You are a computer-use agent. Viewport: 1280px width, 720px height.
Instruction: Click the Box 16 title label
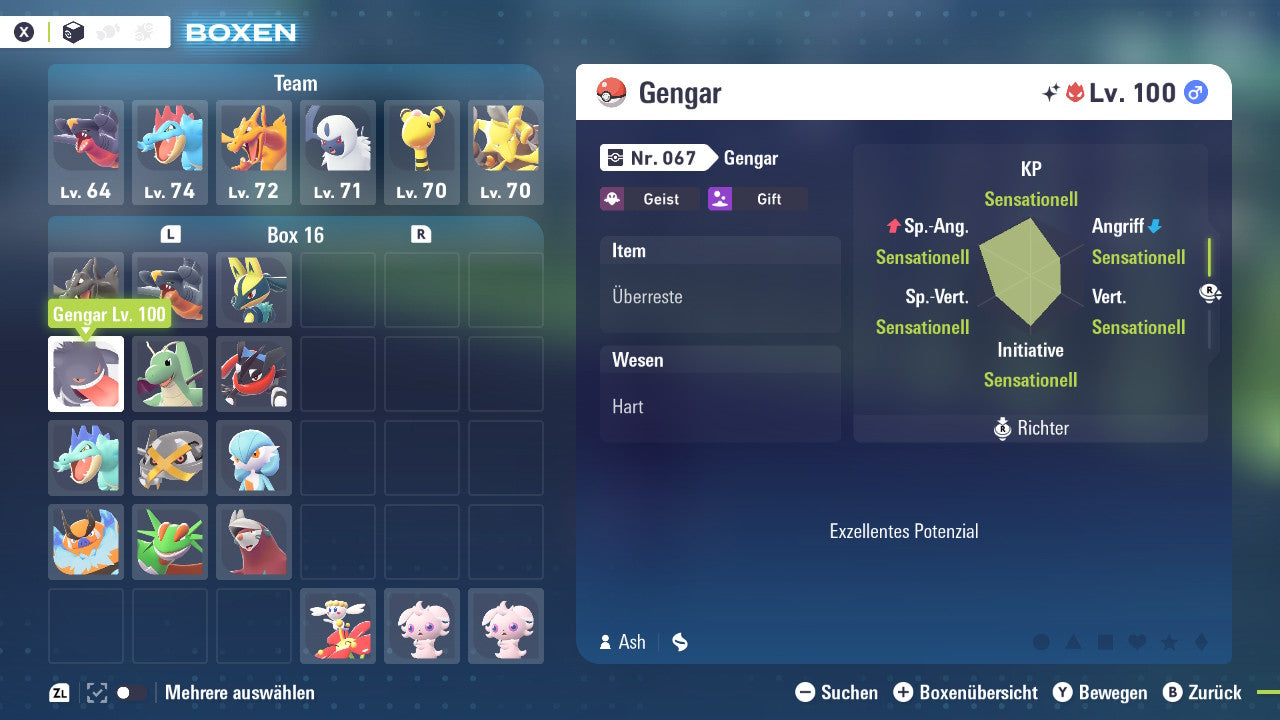point(295,235)
